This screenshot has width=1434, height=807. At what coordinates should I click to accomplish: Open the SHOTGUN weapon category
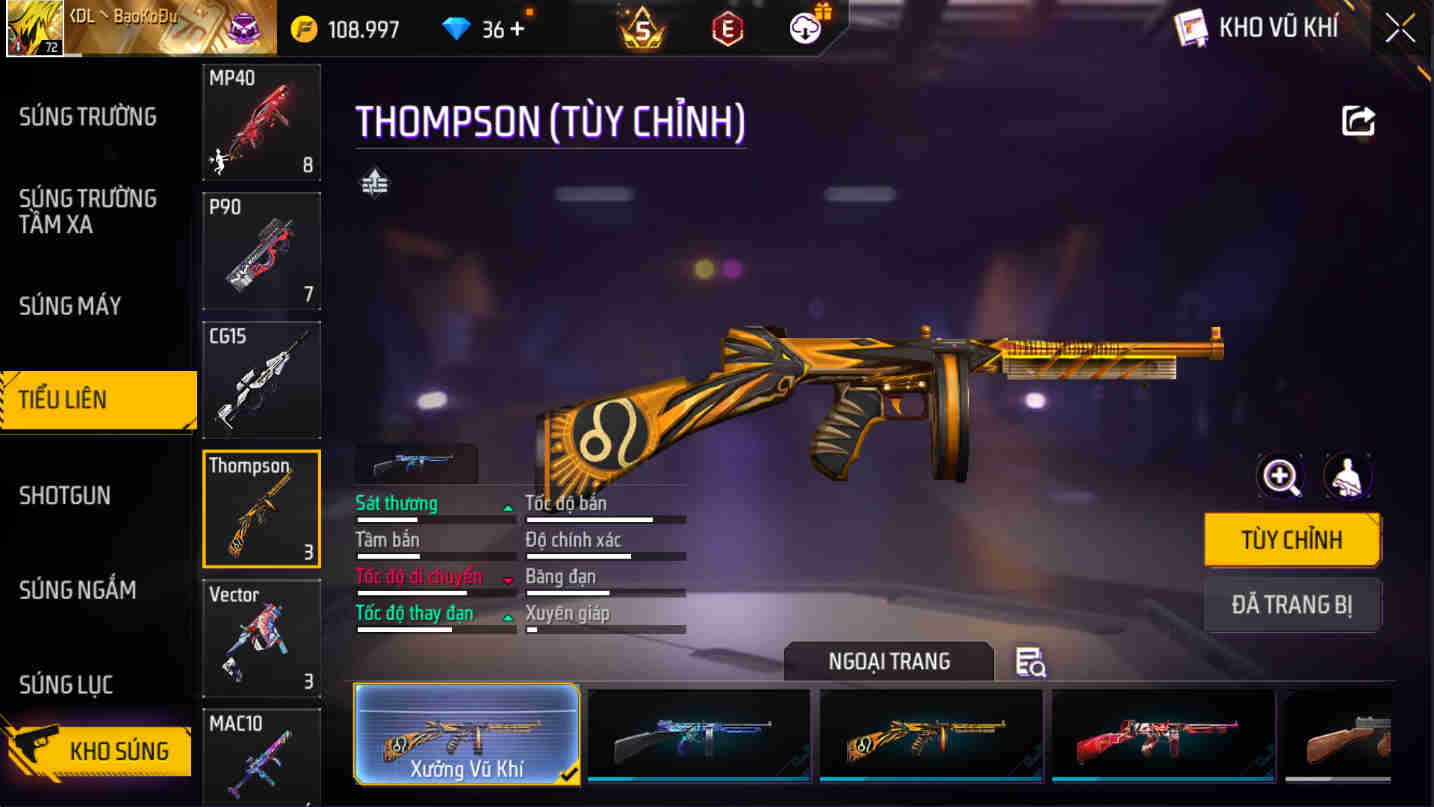(x=65, y=495)
